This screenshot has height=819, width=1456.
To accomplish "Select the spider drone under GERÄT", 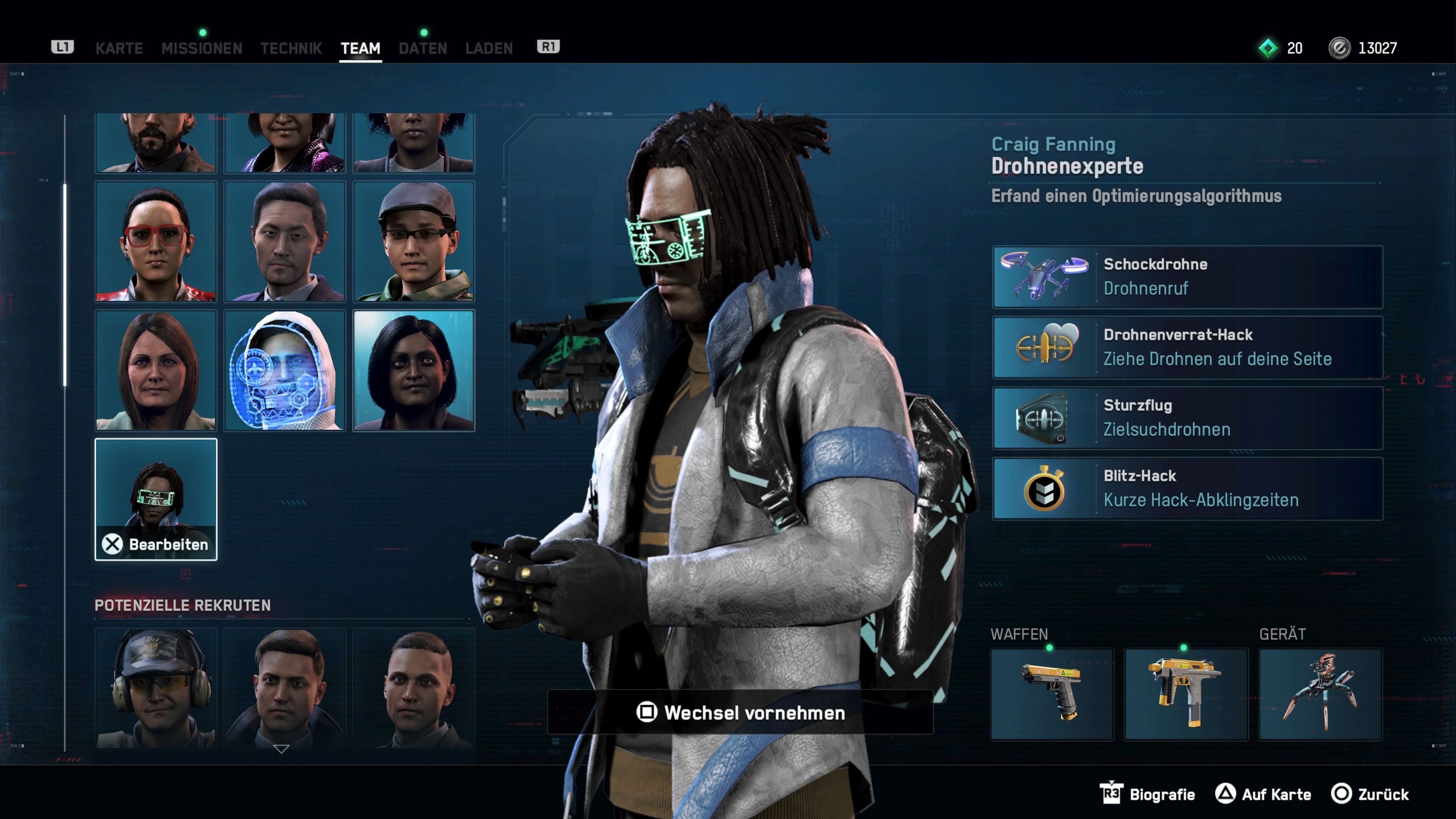I will (1321, 693).
